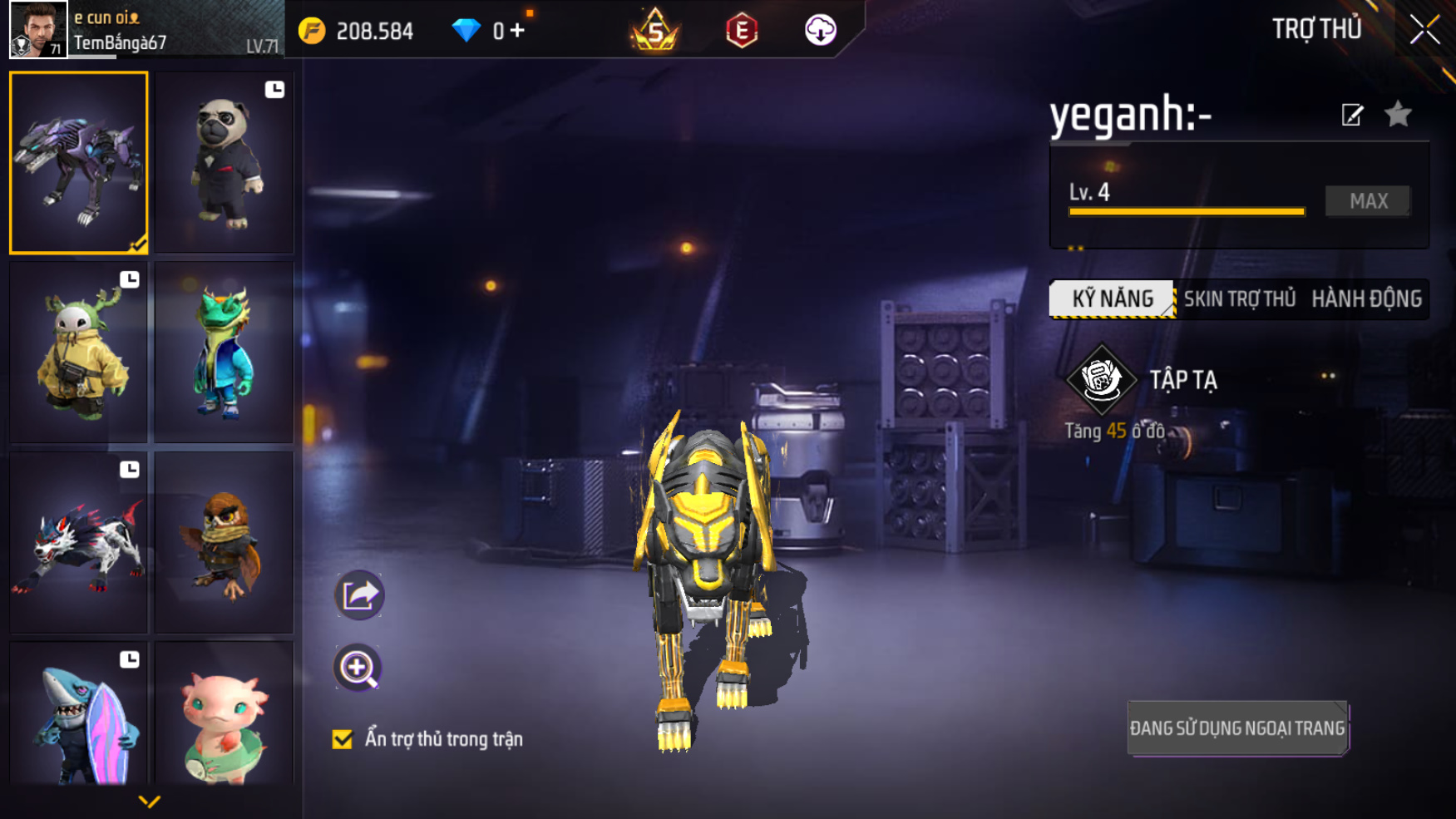Select the red and white wolf pet
The image size is (1456, 819).
[x=79, y=542]
